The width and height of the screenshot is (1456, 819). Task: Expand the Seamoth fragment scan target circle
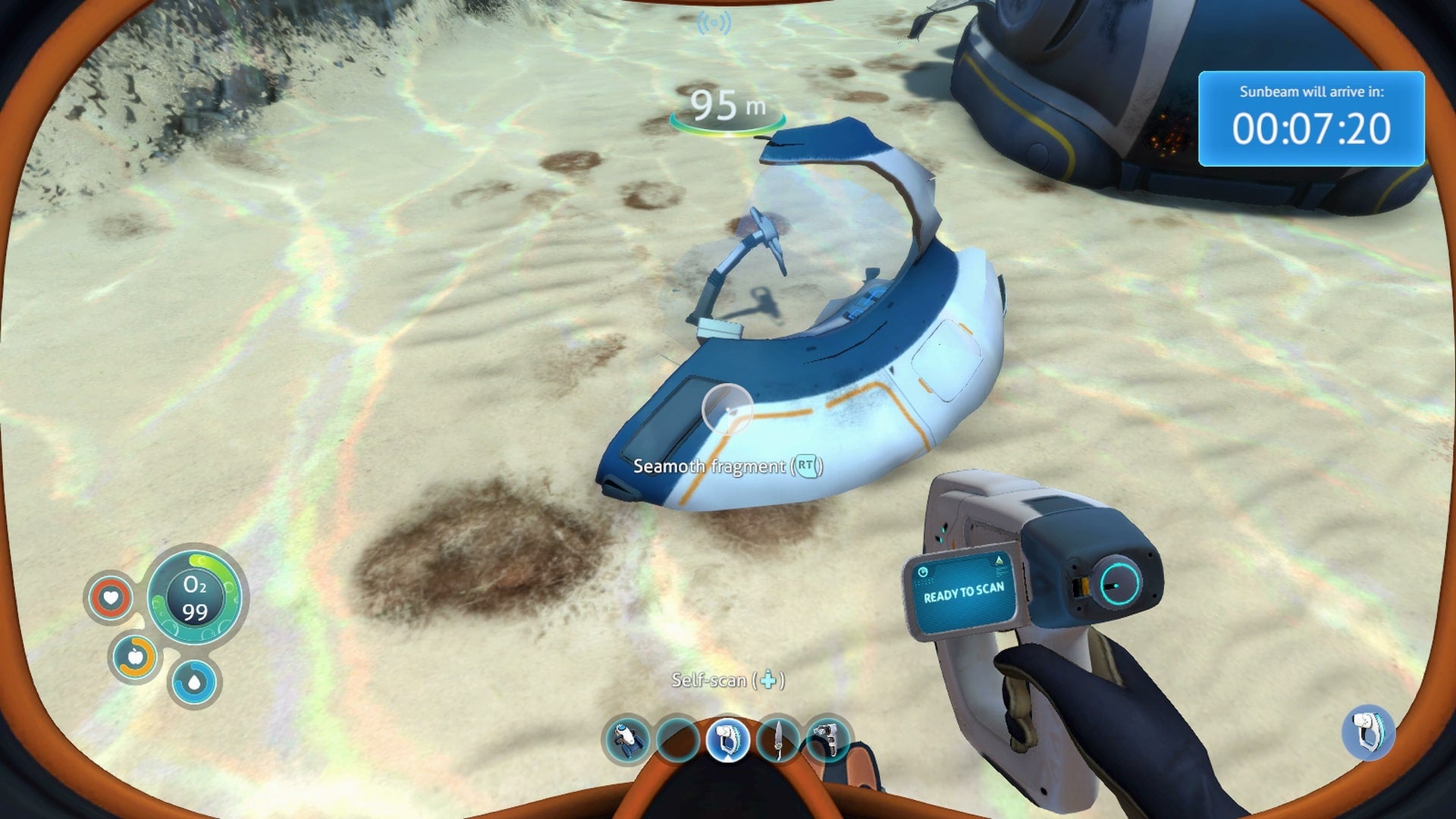(x=727, y=408)
